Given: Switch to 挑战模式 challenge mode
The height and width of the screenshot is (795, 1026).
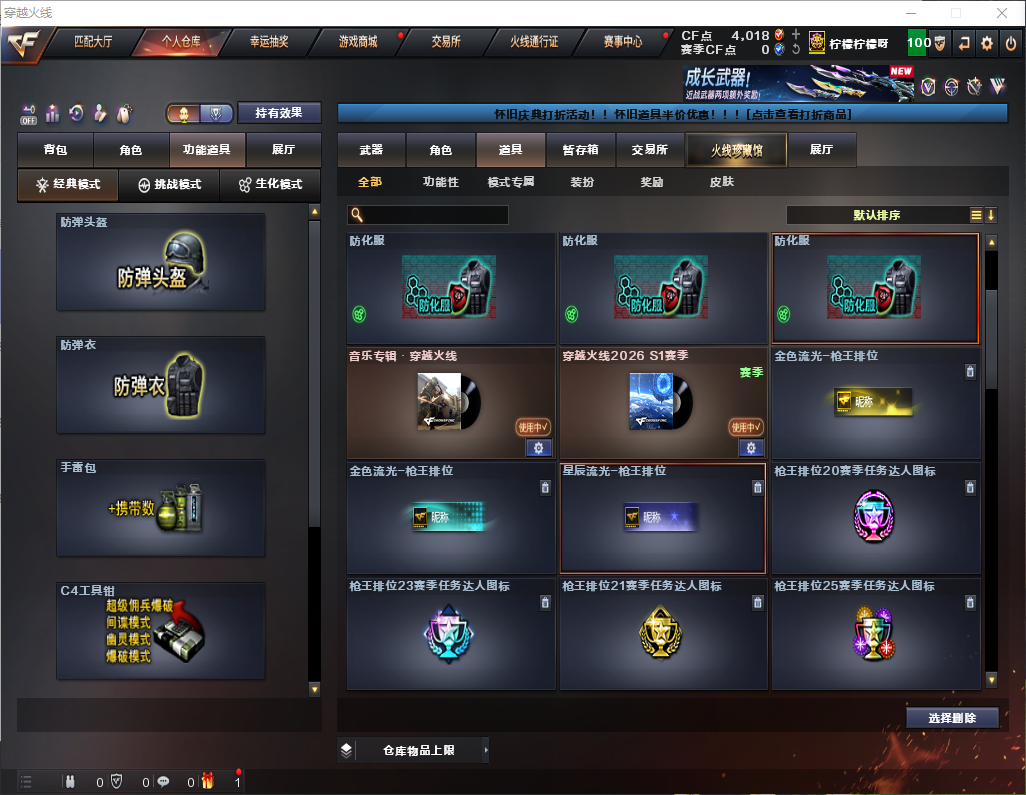Looking at the screenshot, I should [169, 185].
